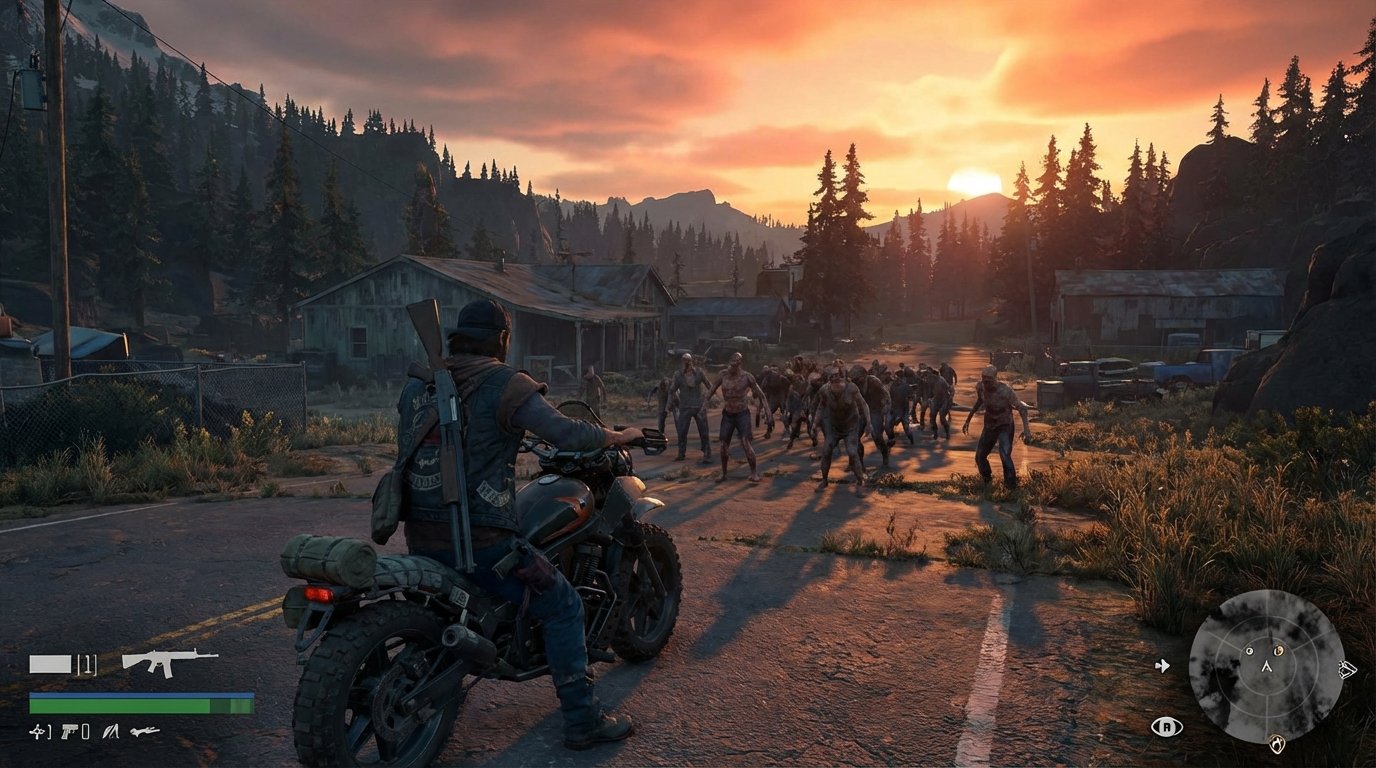Select the throwable weapon icon in the weapon row
The height and width of the screenshot is (768, 1376).
coord(37,732)
